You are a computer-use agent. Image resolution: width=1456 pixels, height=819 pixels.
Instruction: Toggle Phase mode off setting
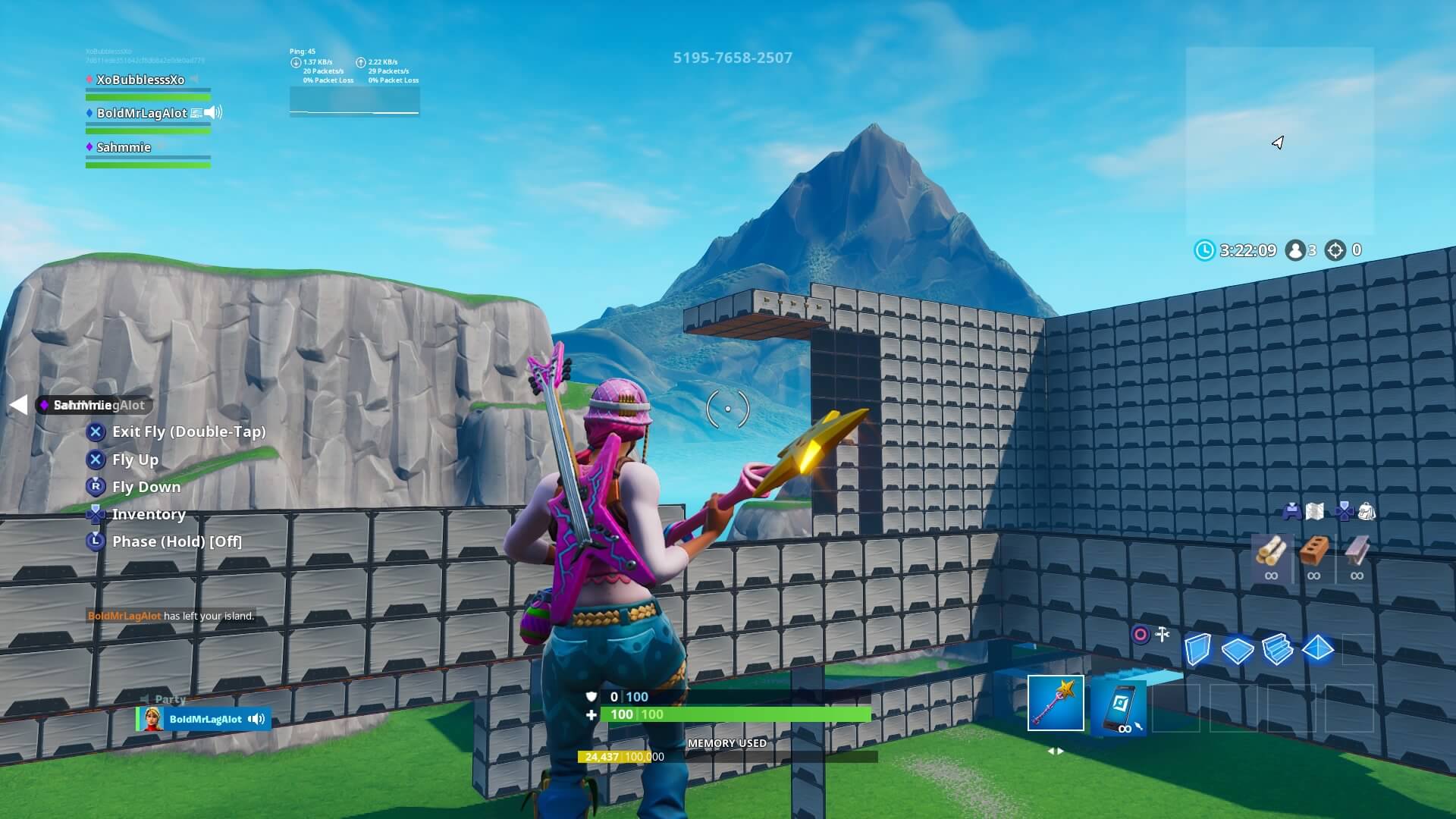(176, 541)
